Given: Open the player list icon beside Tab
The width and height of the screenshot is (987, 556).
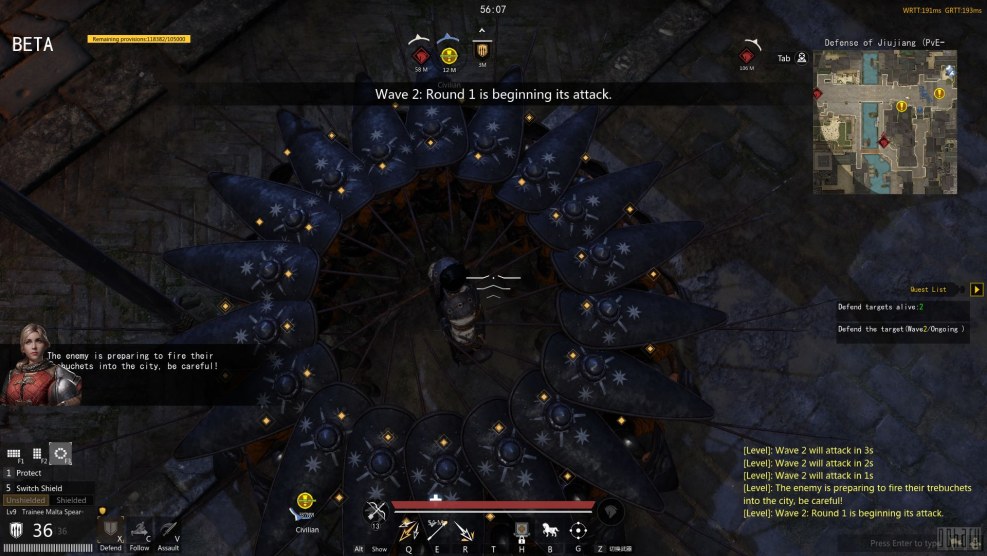Looking at the screenshot, I should point(802,58).
